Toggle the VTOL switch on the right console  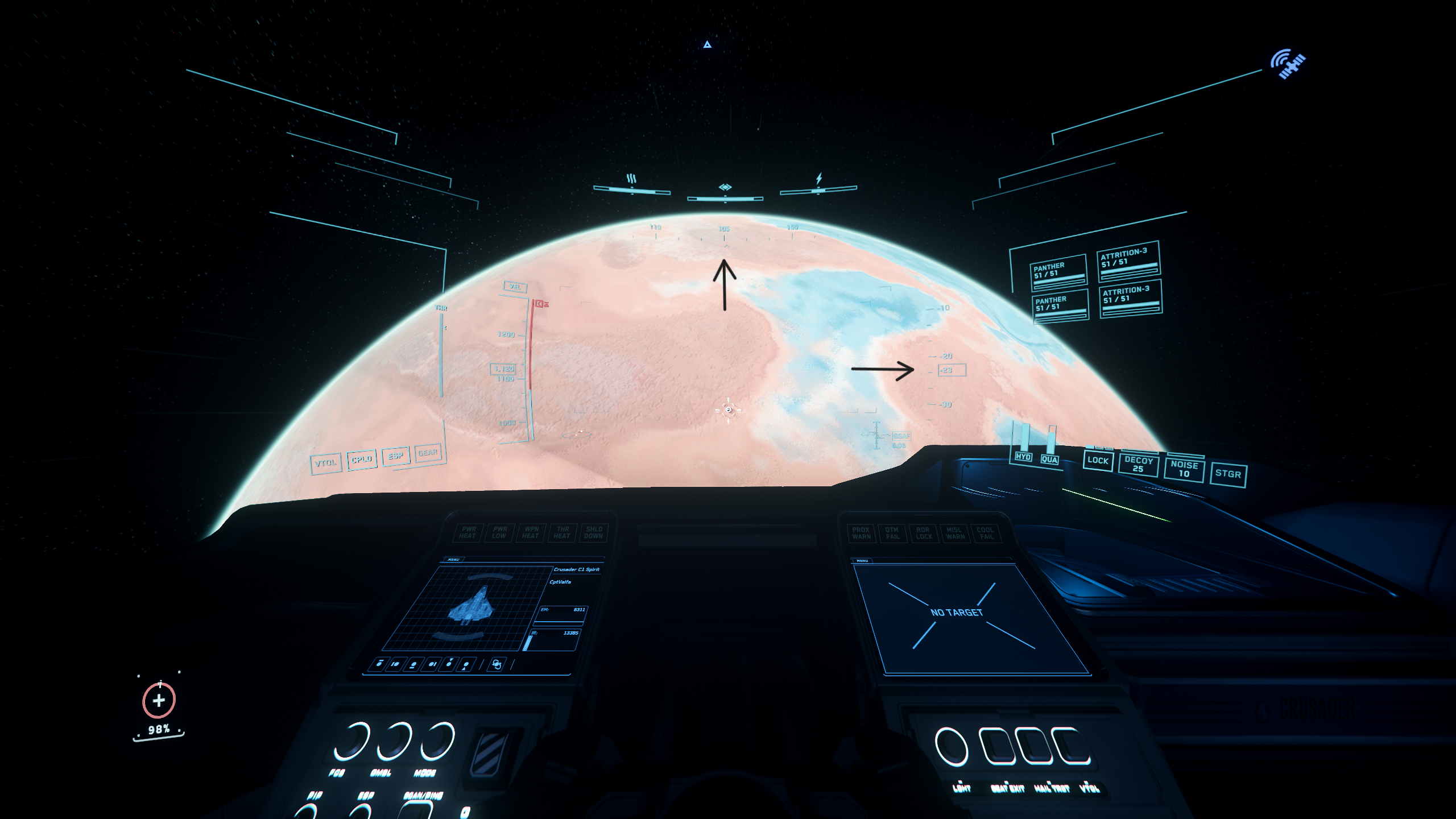pyautogui.click(x=1072, y=747)
